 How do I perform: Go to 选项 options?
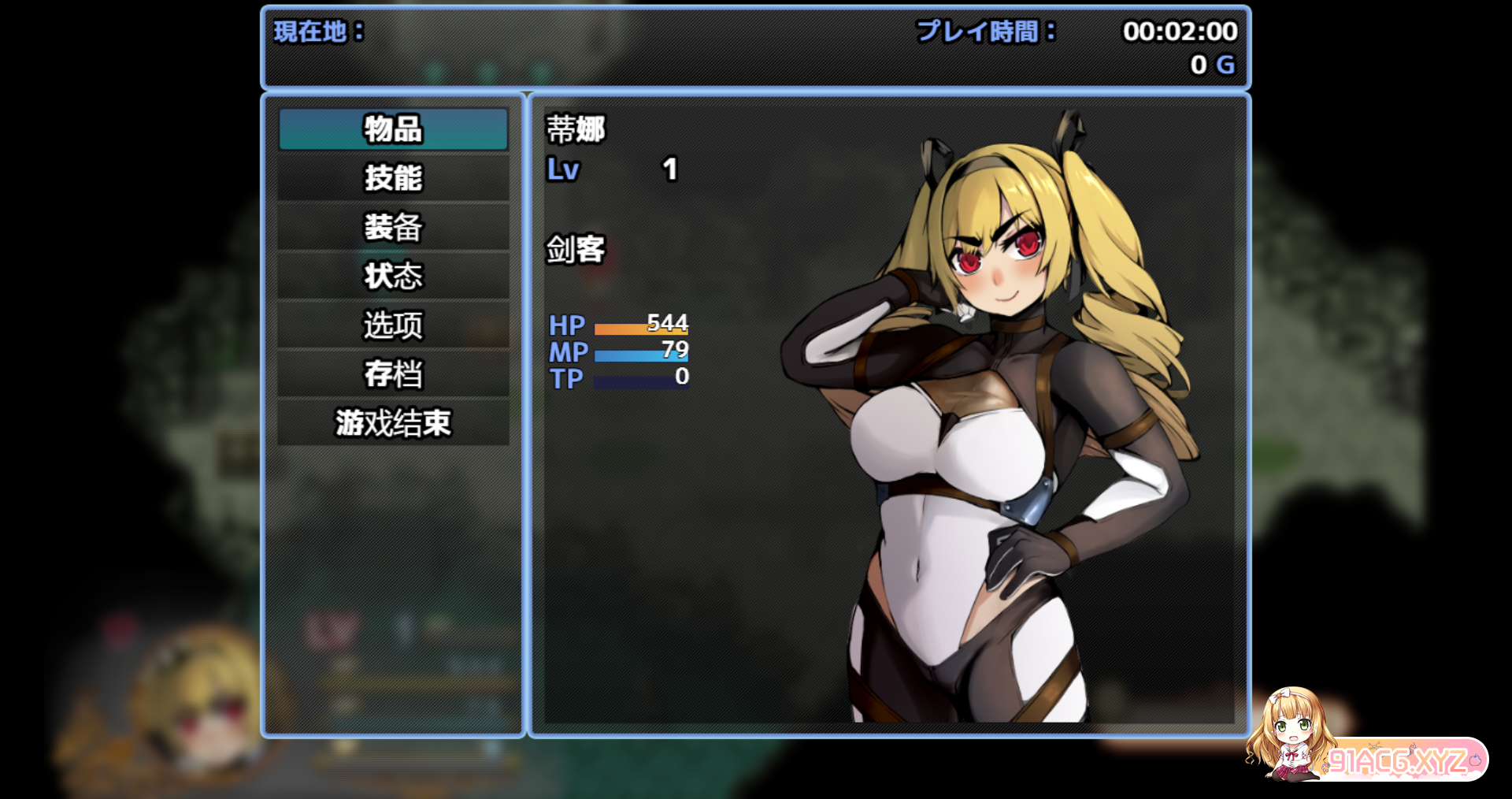click(x=393, y=325)
